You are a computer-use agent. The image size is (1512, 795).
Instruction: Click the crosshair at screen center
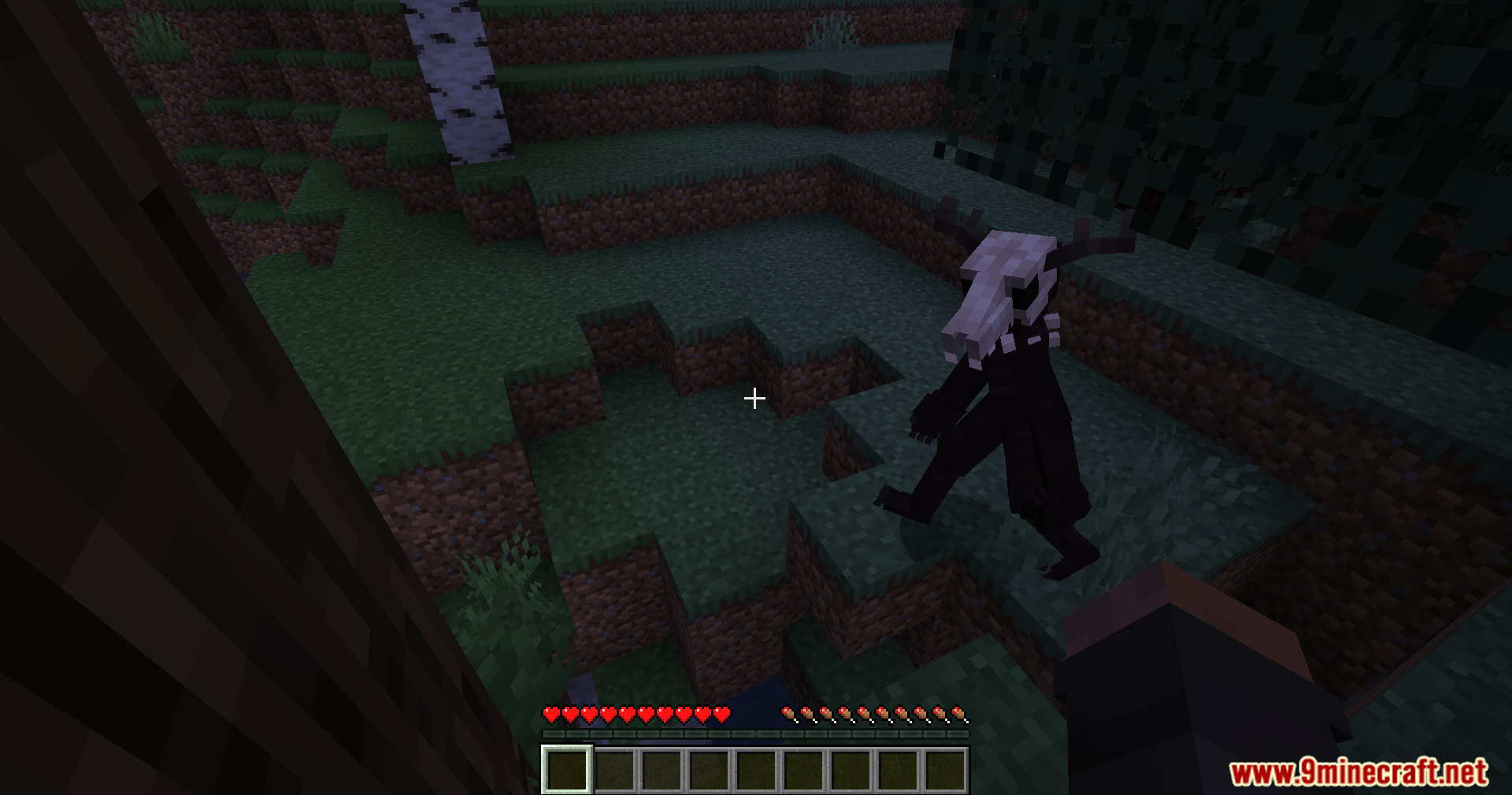tap(754, 398)
